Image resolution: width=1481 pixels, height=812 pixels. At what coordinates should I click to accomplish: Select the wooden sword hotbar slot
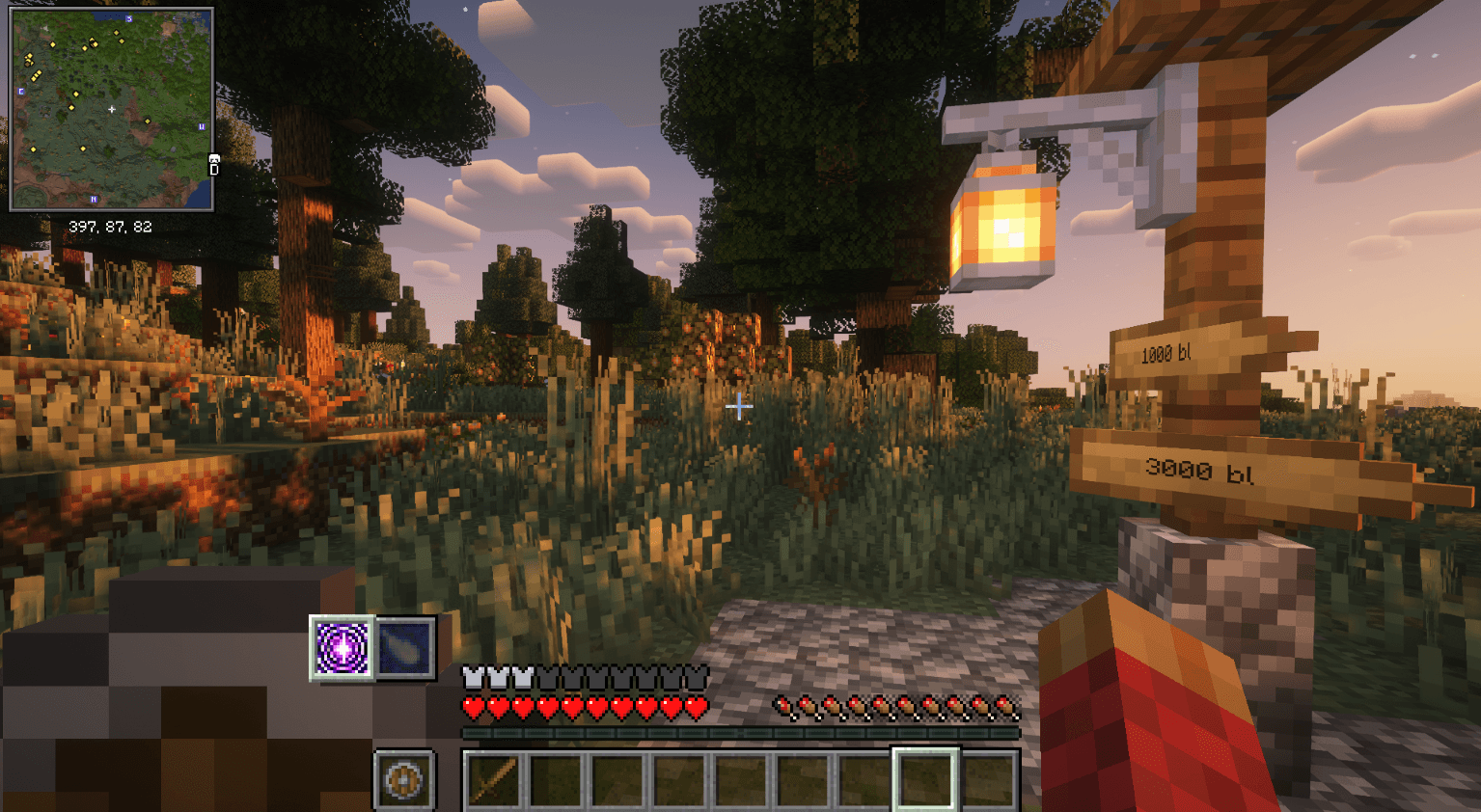[493, 779]
